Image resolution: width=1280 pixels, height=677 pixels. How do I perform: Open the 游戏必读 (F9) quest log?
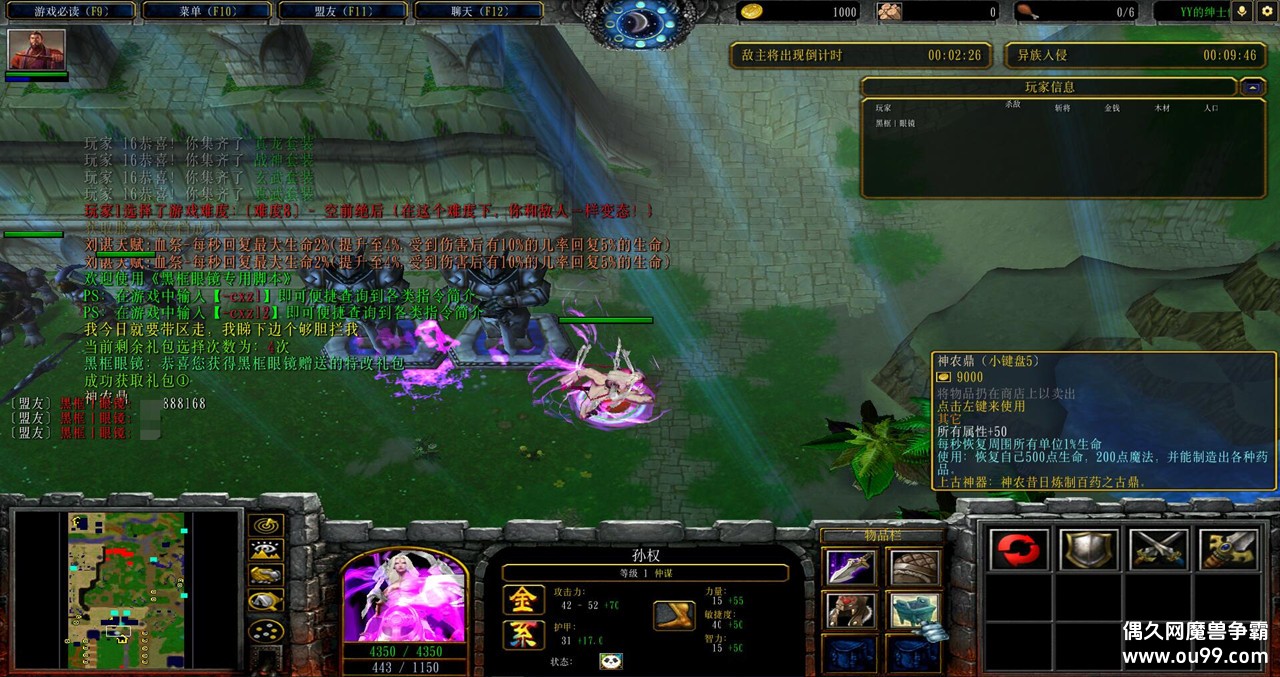(x=70, y=12)
